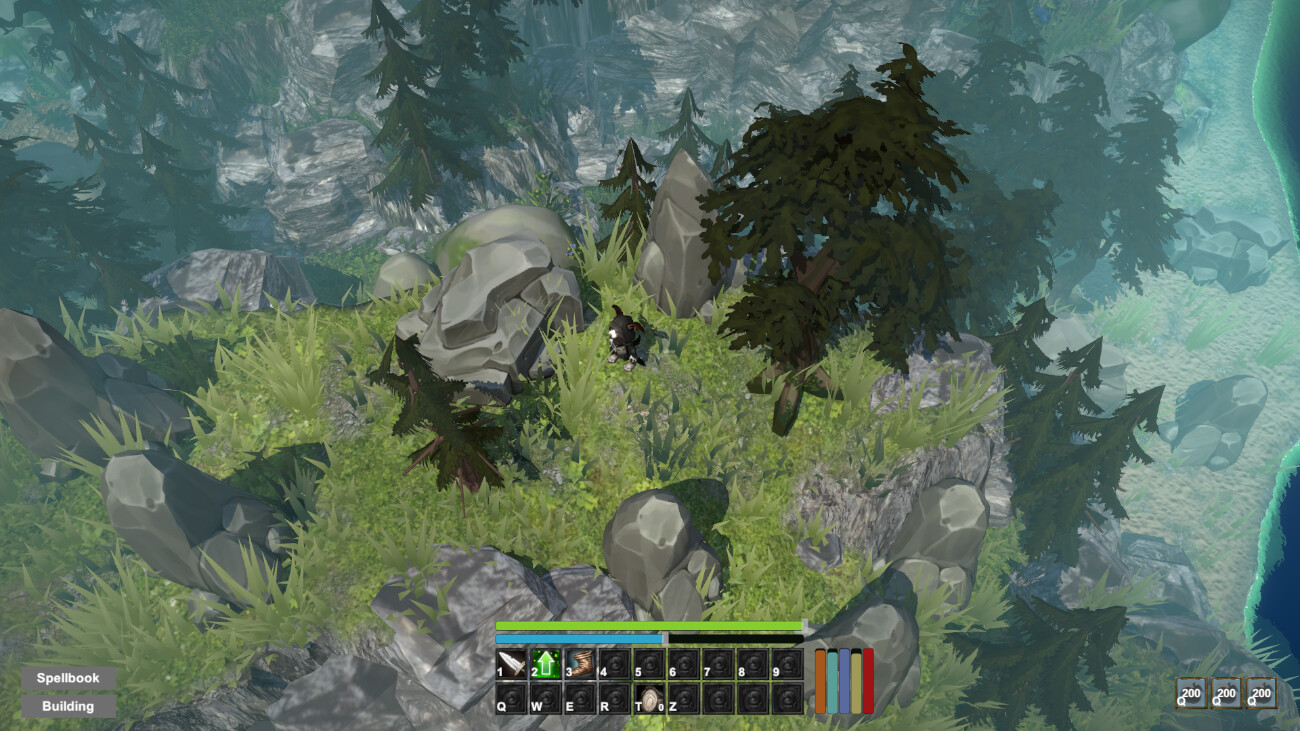Image resolution: width=1300 pixels, height=731 pixels.
Task: Click the egg item bound to the T key
Action: (650, 696)
